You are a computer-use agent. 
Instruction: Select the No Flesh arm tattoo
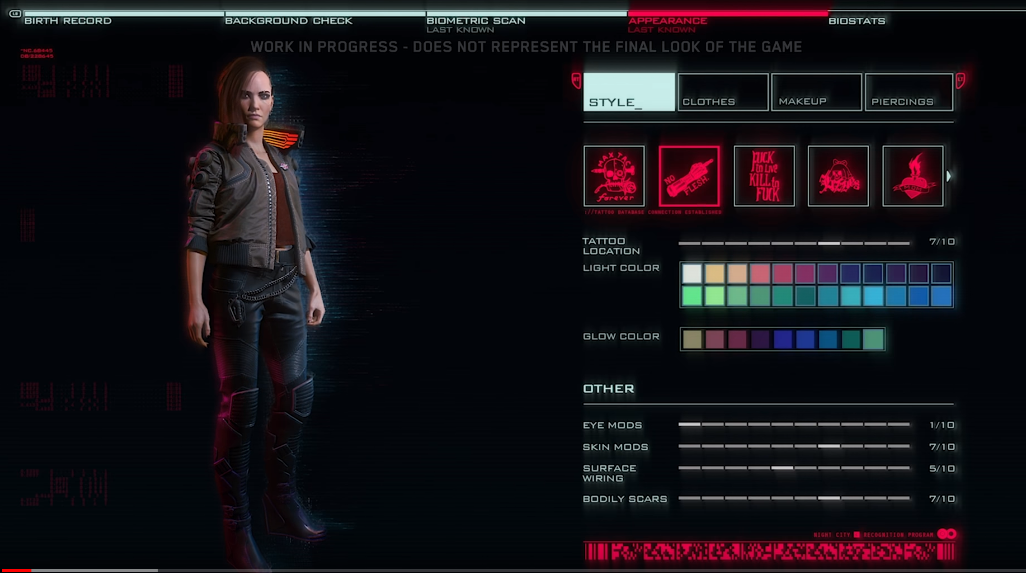(x=689, y=176)
